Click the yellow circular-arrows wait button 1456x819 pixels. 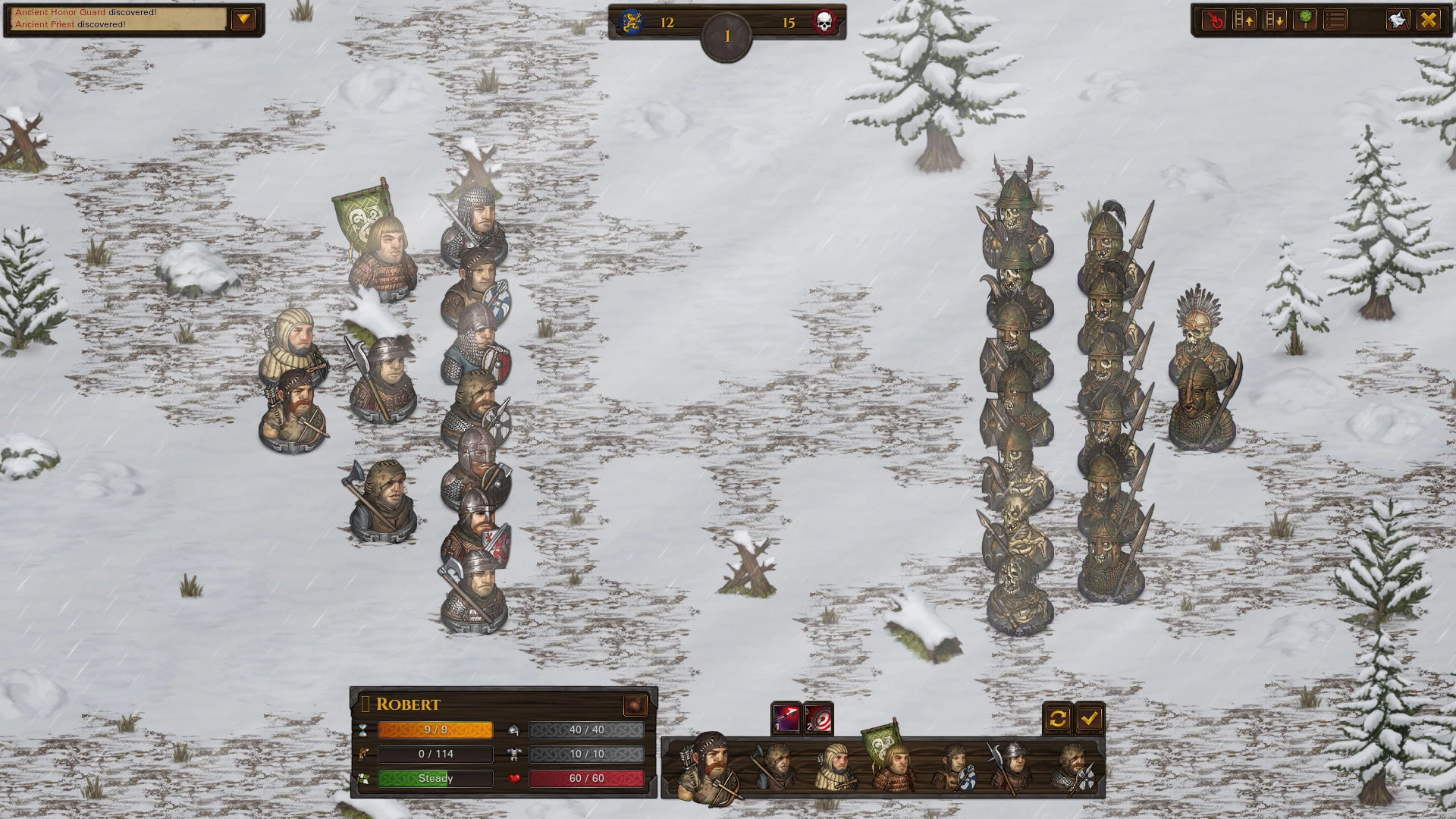(1058, 718)
